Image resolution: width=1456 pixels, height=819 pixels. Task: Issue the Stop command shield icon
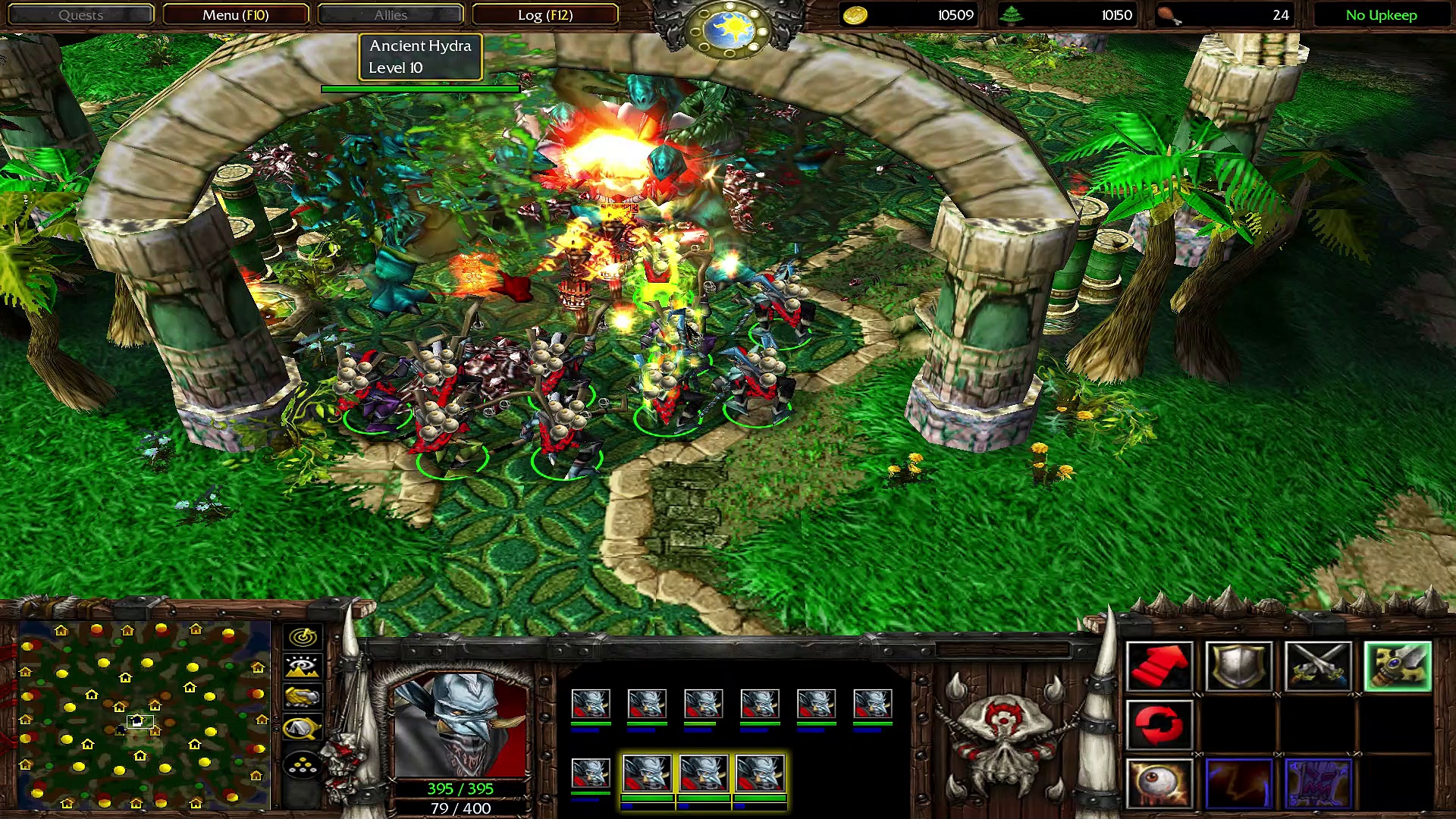1238,667
